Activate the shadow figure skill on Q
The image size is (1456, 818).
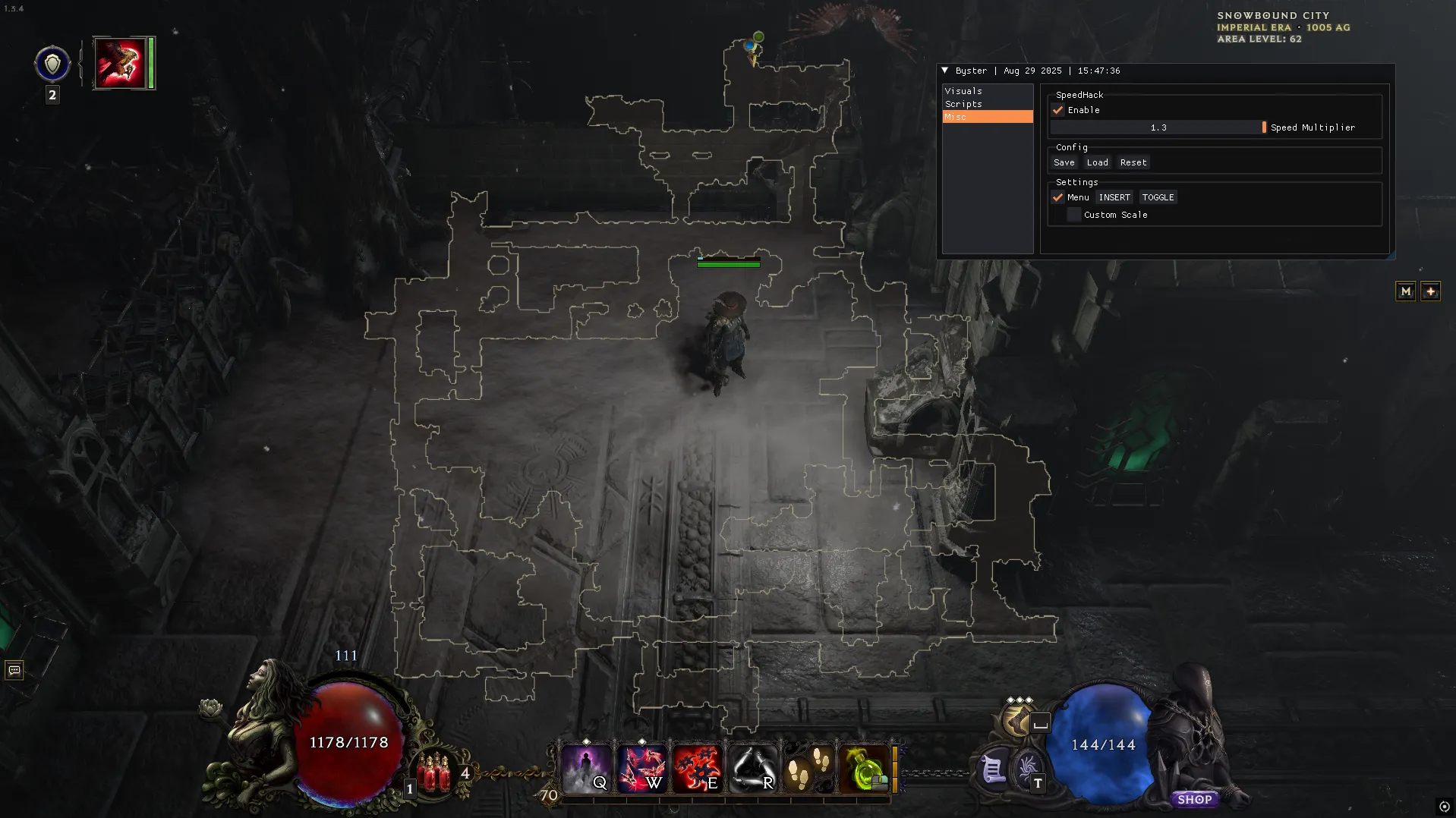click(585, 769)
